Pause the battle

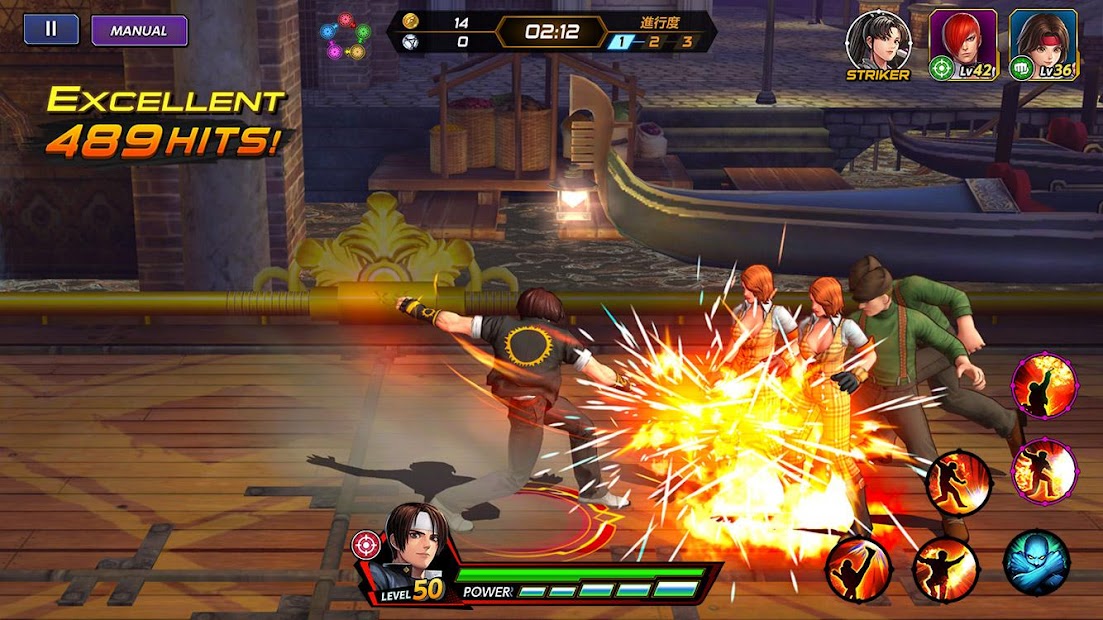coord(51,29)
